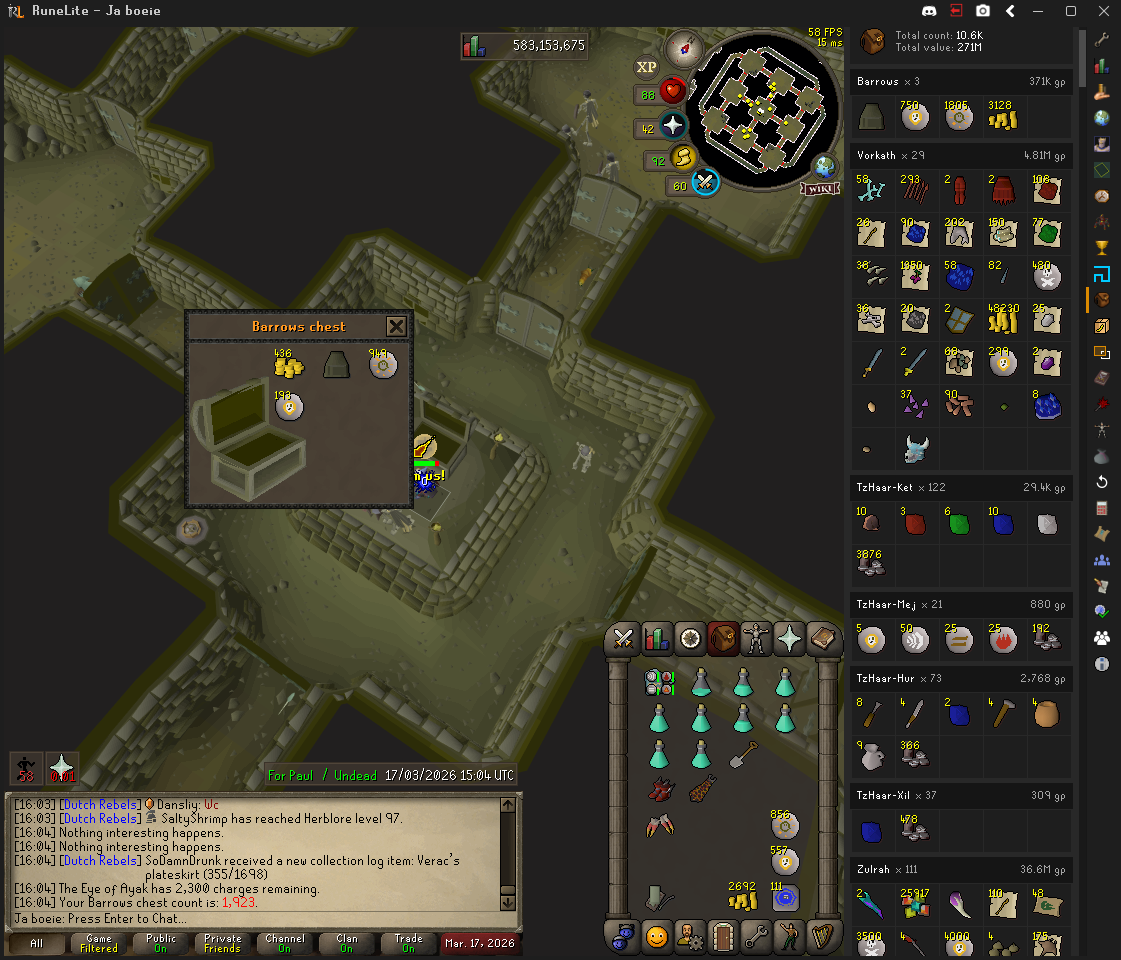Toggle run energy orb

pyautogui.click(x=683, y=157)
